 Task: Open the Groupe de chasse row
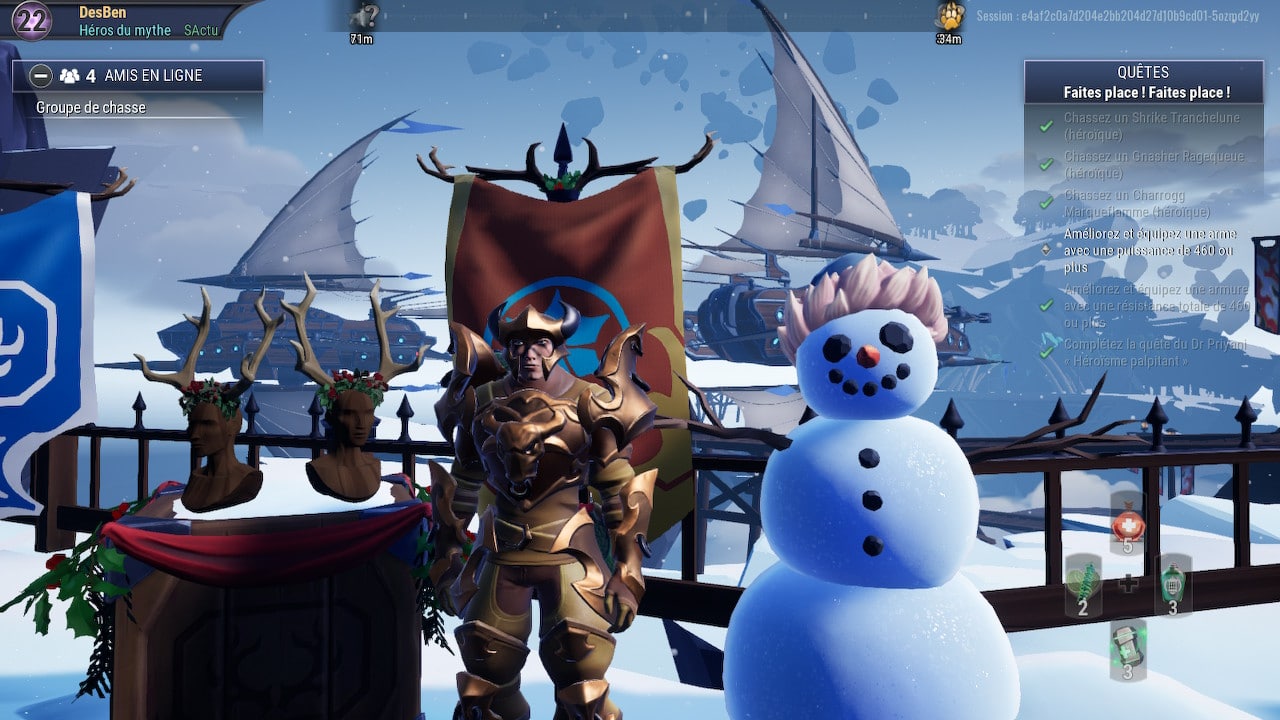pos(91,108)
